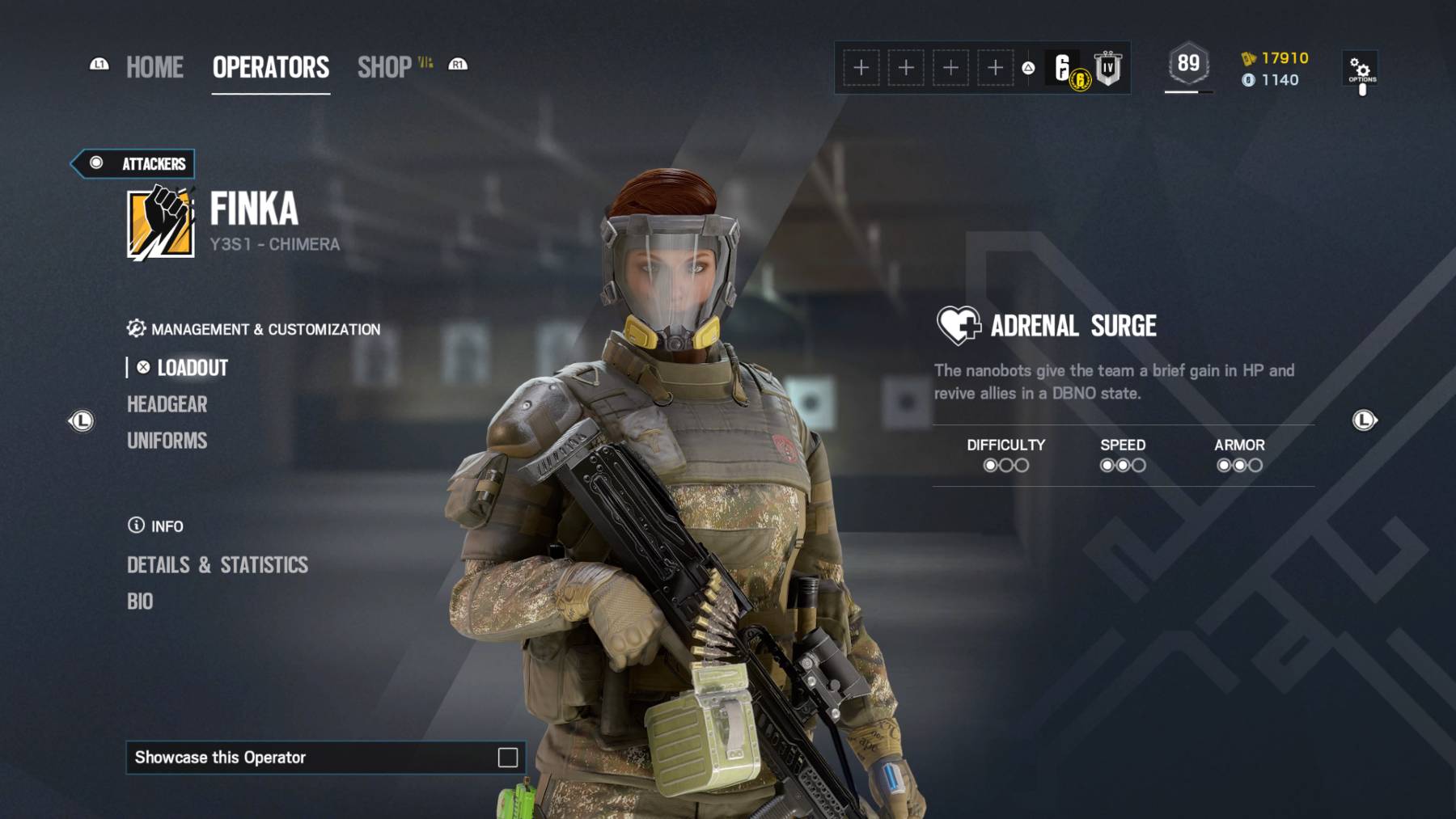Screen dimensions: 1456x819
Task: Open the Uniforms customization option
Action: click(x=167, y=441)
